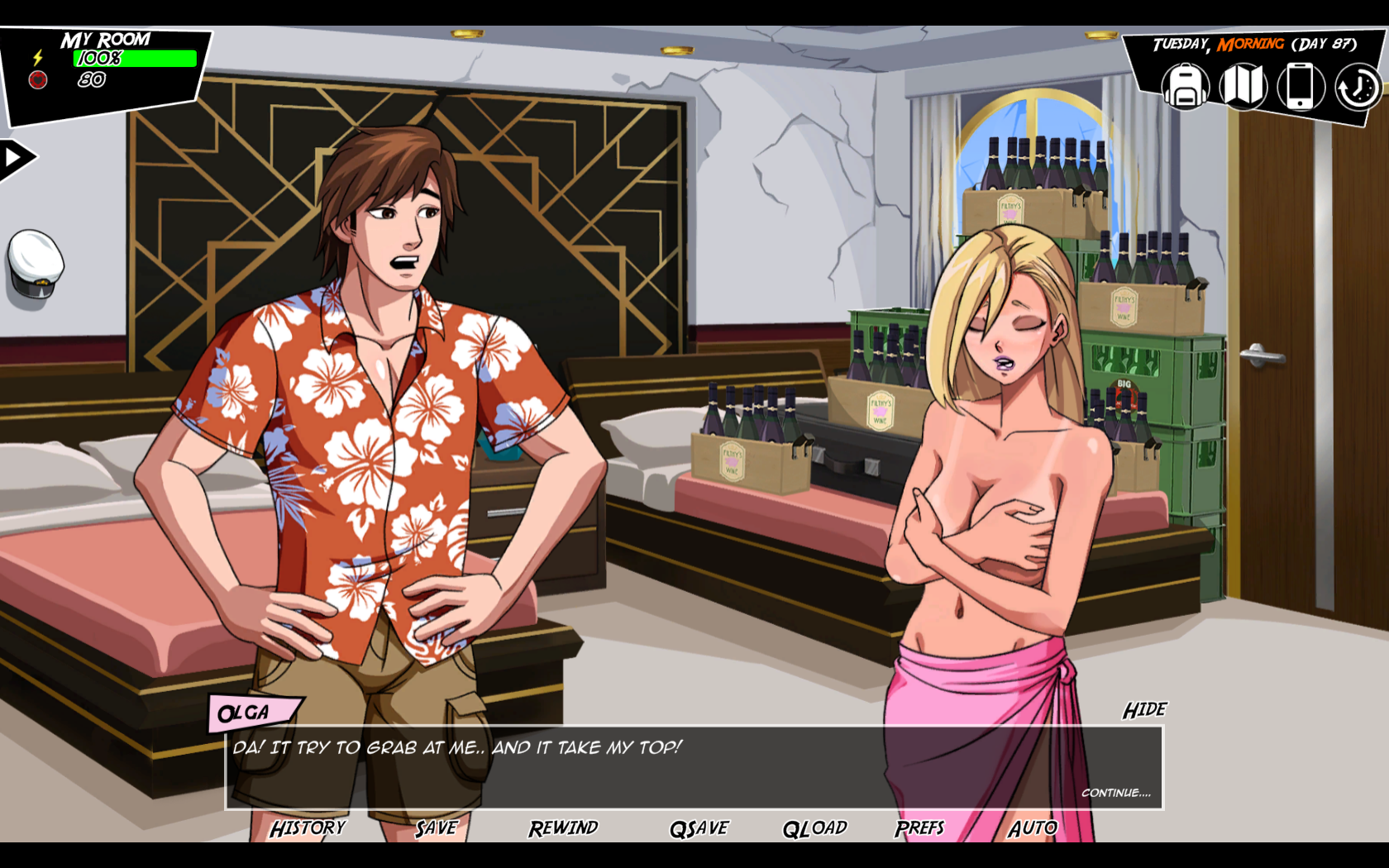Screen dimensions: 1389x868
Task: Toggle Auto dialogue advance
Action: pos(1033,827)
